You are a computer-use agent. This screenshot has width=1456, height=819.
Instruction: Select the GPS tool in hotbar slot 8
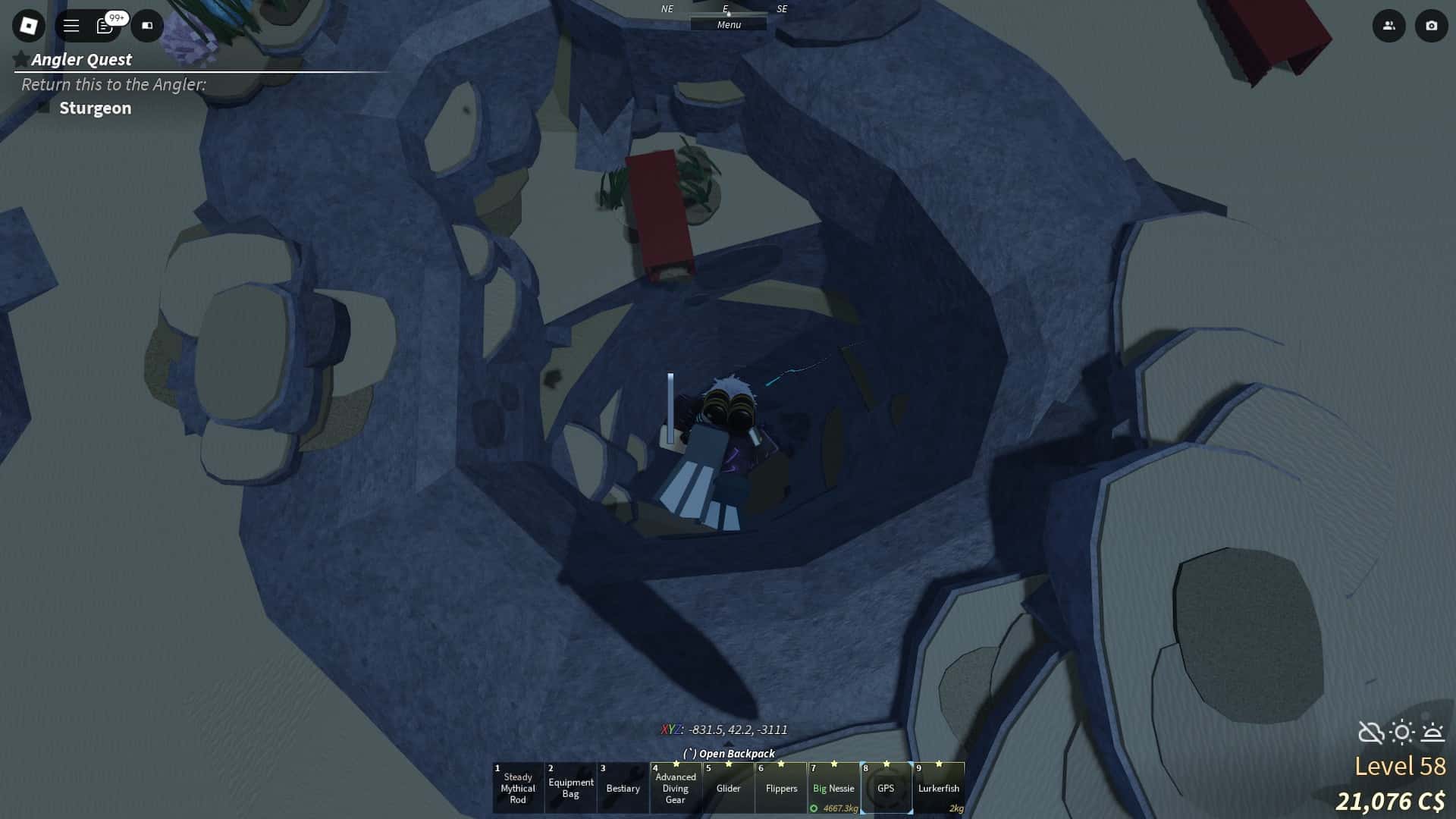coord(887,789)
